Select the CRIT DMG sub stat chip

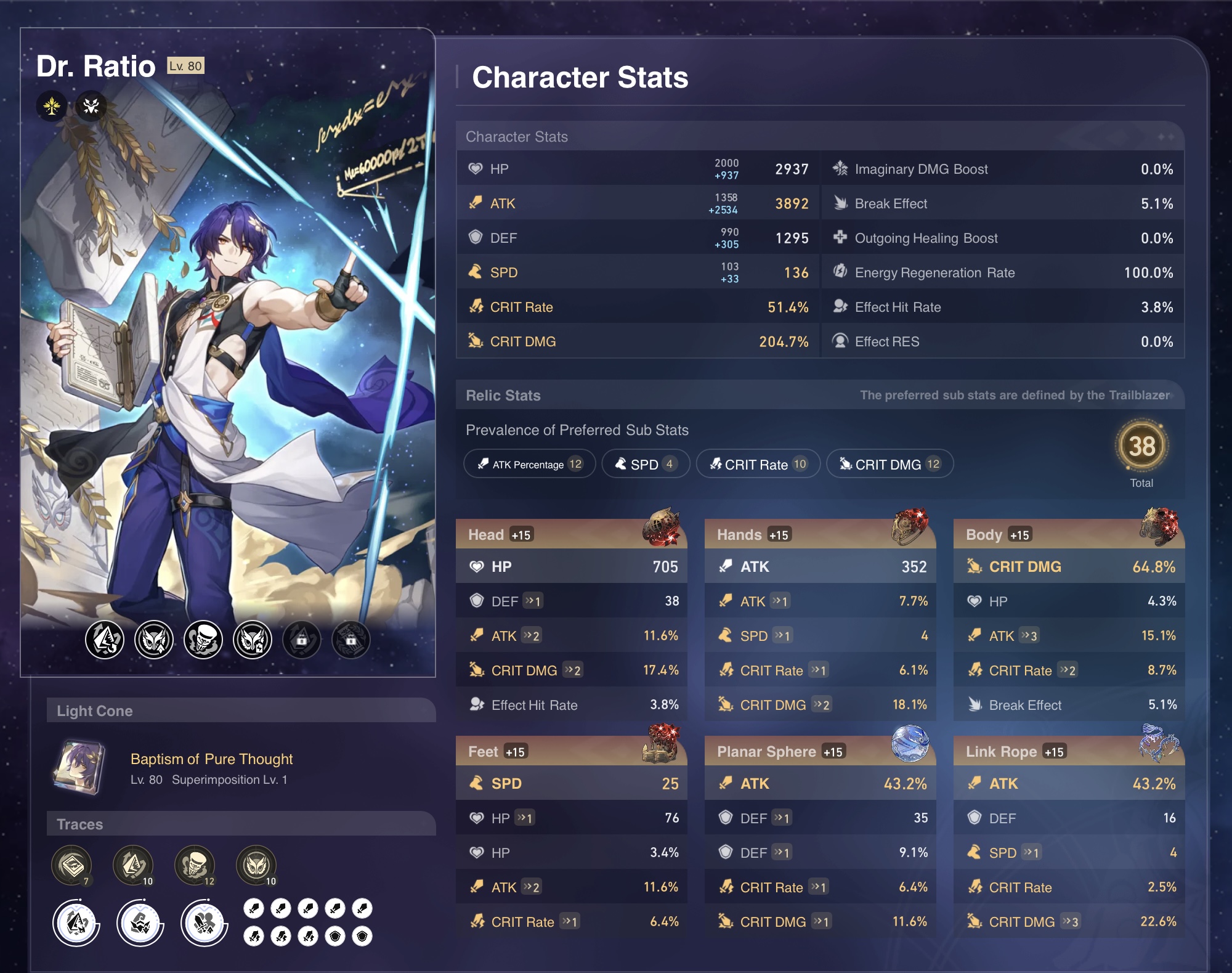pos(889,464)
